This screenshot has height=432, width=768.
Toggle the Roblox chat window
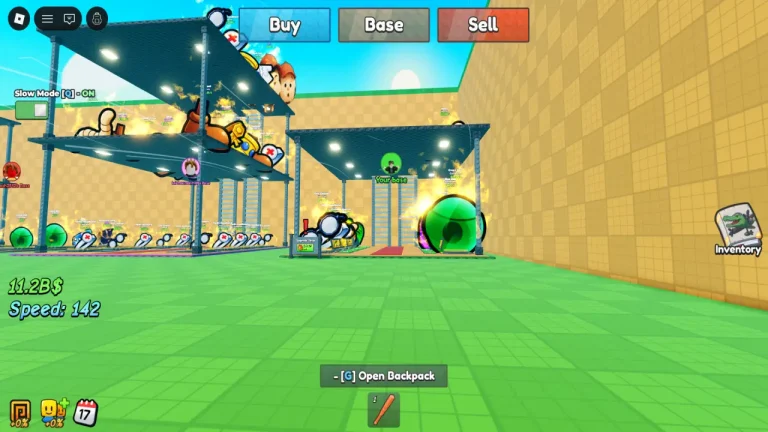(69, 18)
